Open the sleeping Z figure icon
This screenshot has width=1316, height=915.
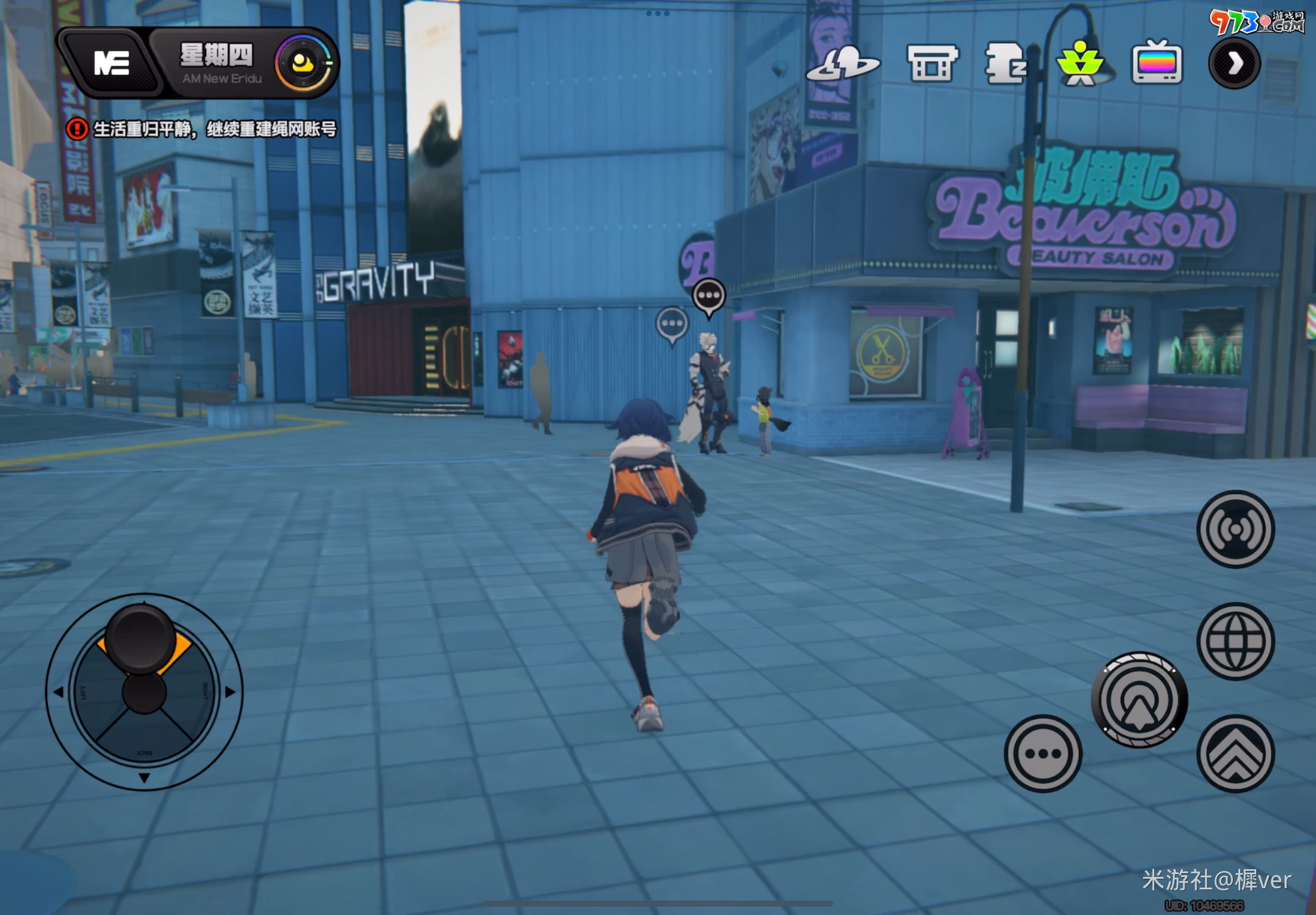[x=1005, y=64]
